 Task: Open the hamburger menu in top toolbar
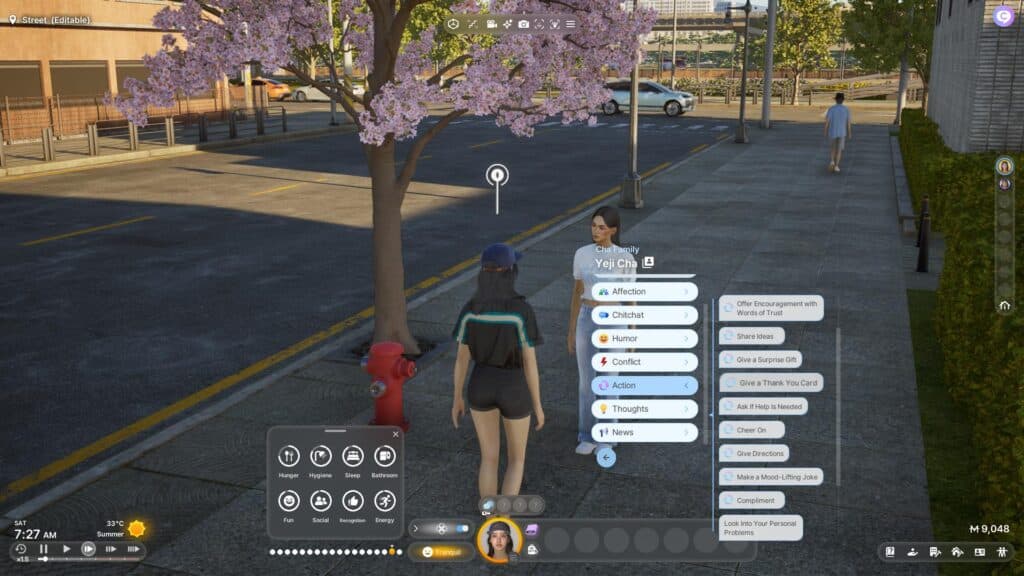tap(570, 23)
